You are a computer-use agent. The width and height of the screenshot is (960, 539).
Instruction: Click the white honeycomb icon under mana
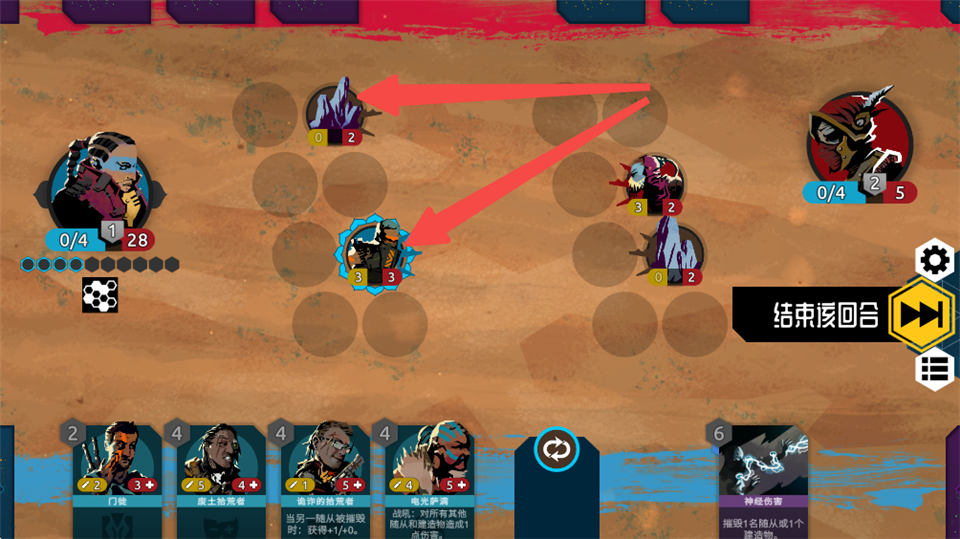pyautogui.click(x=100, y=295)
